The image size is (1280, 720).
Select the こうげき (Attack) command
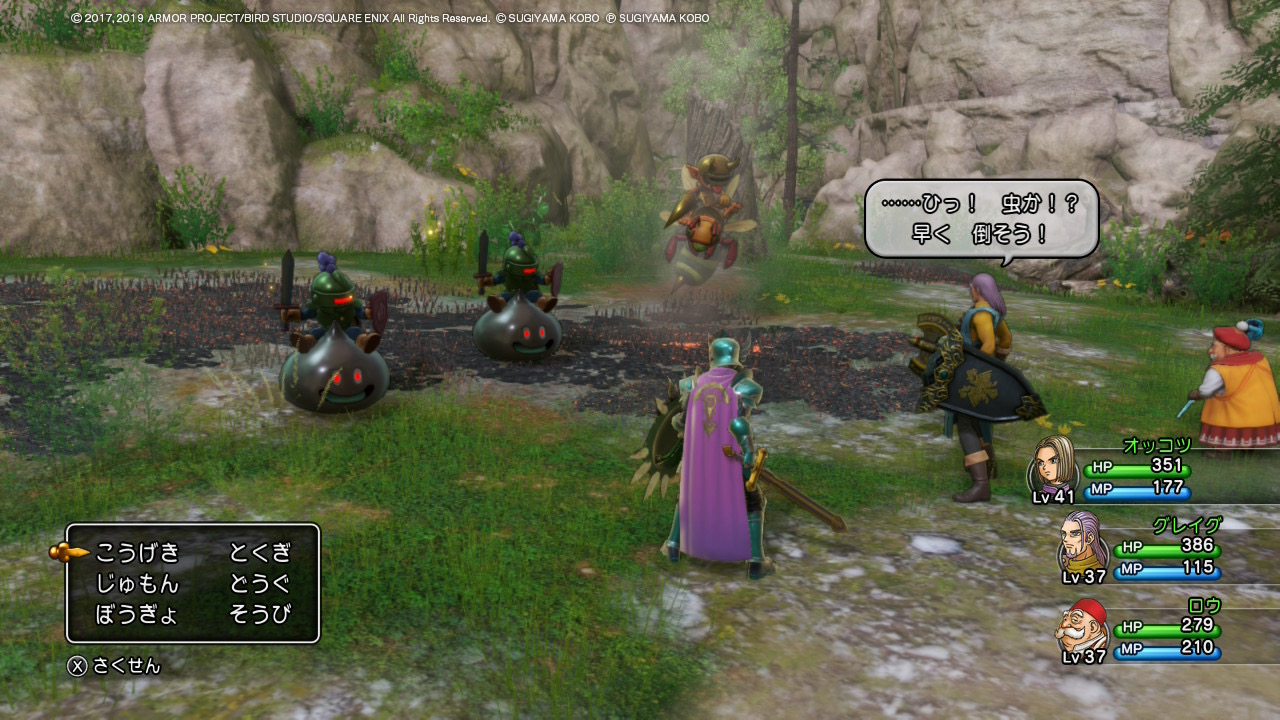(x=138, y=552)
